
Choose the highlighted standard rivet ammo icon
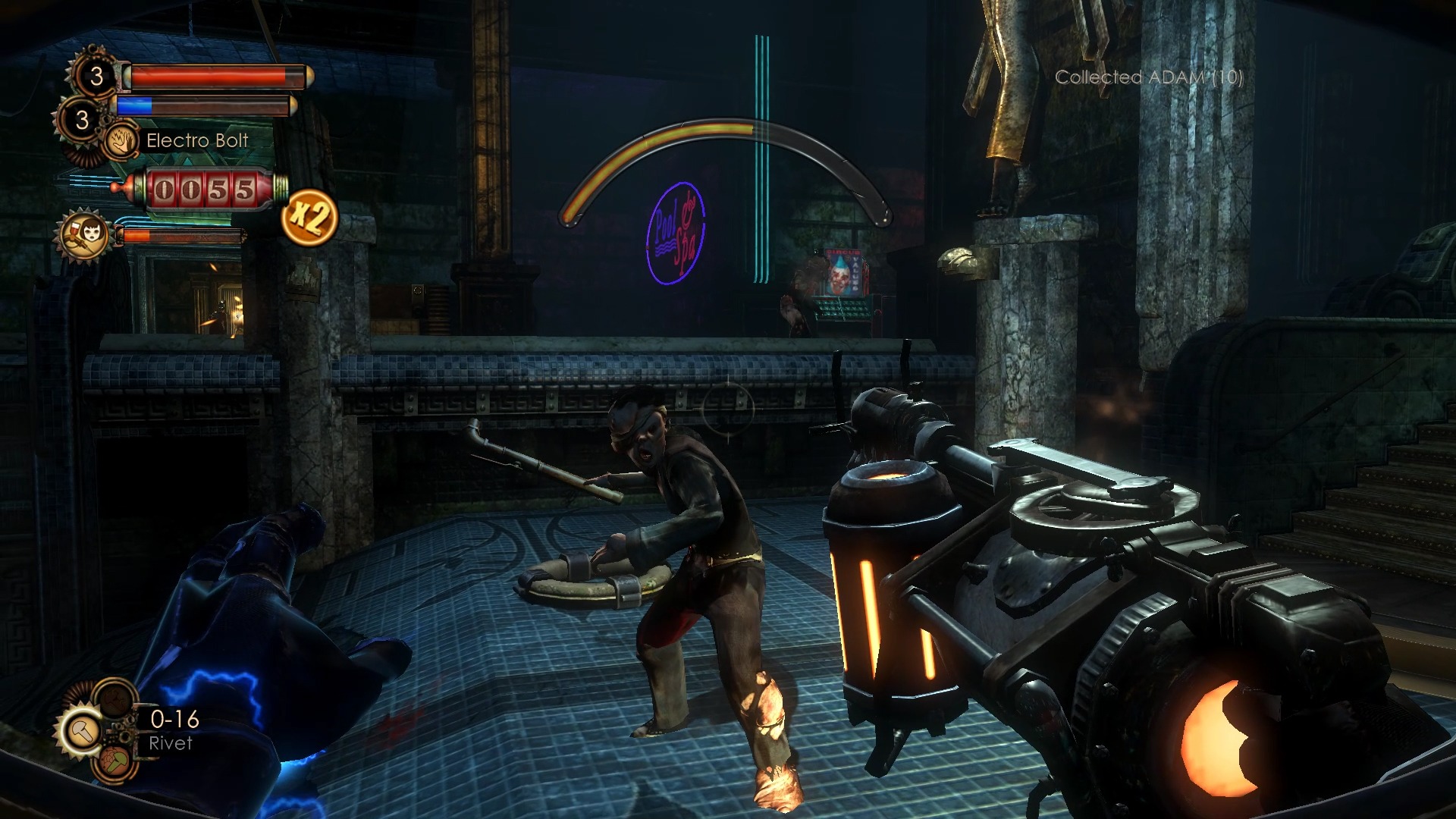coord(82,730)
